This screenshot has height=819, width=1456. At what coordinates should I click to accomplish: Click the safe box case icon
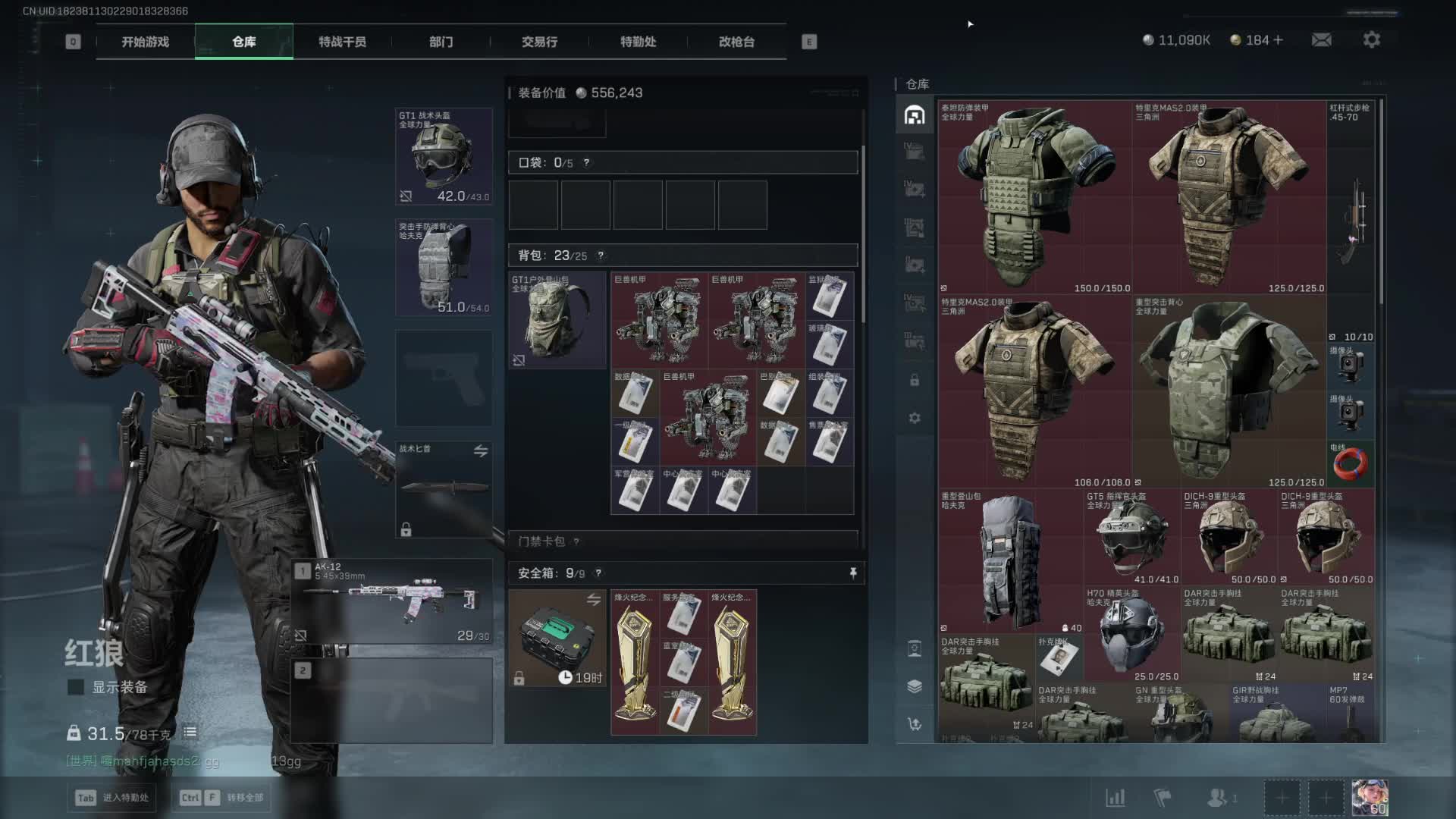(557, 639)
